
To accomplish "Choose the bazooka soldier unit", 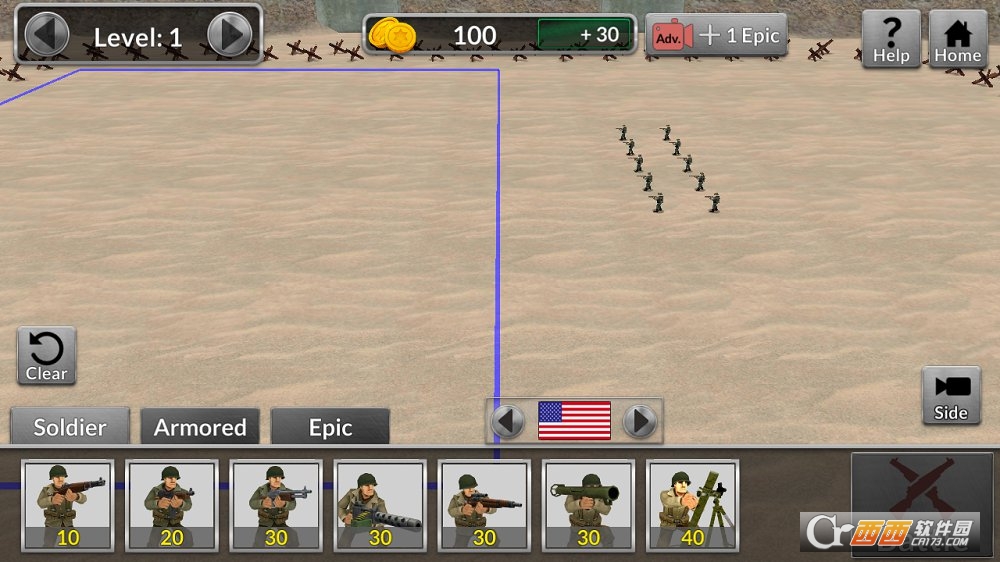I will click(x=588, y=505).
